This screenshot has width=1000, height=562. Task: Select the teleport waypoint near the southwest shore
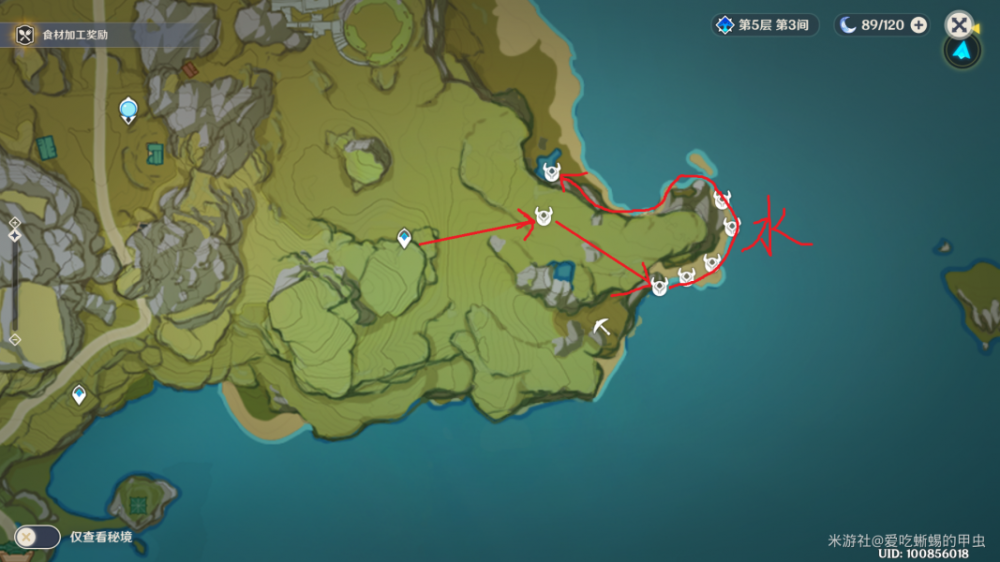(x=78, y=397)
